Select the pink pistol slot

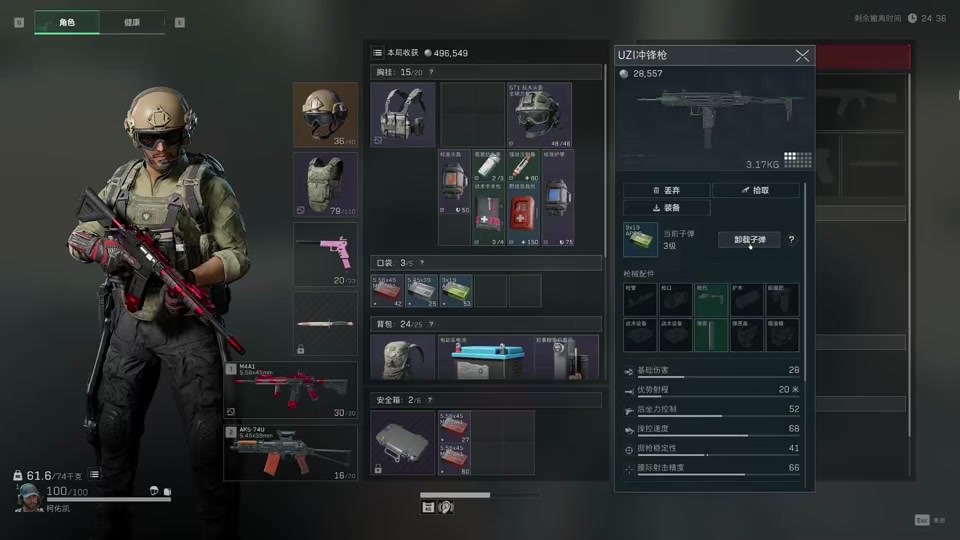pyautogui.click(x=325, y=254)
